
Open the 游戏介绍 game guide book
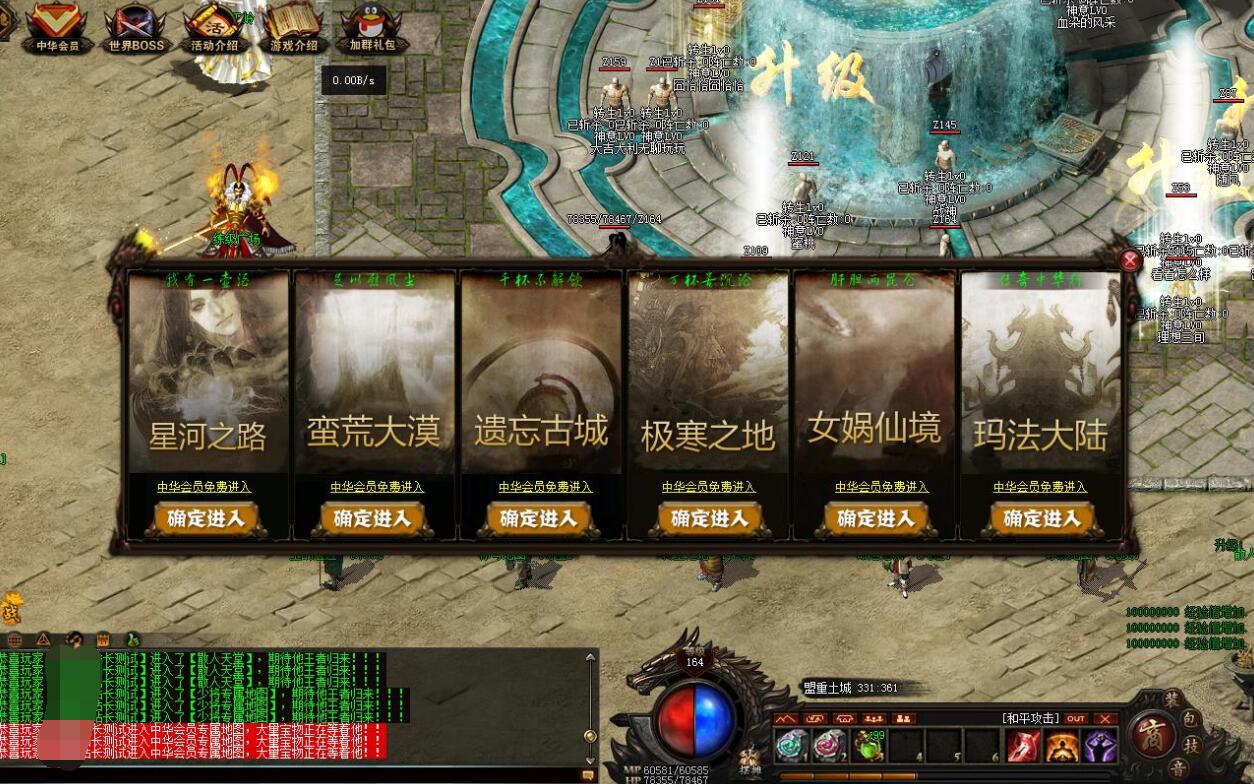click(293, 28)
